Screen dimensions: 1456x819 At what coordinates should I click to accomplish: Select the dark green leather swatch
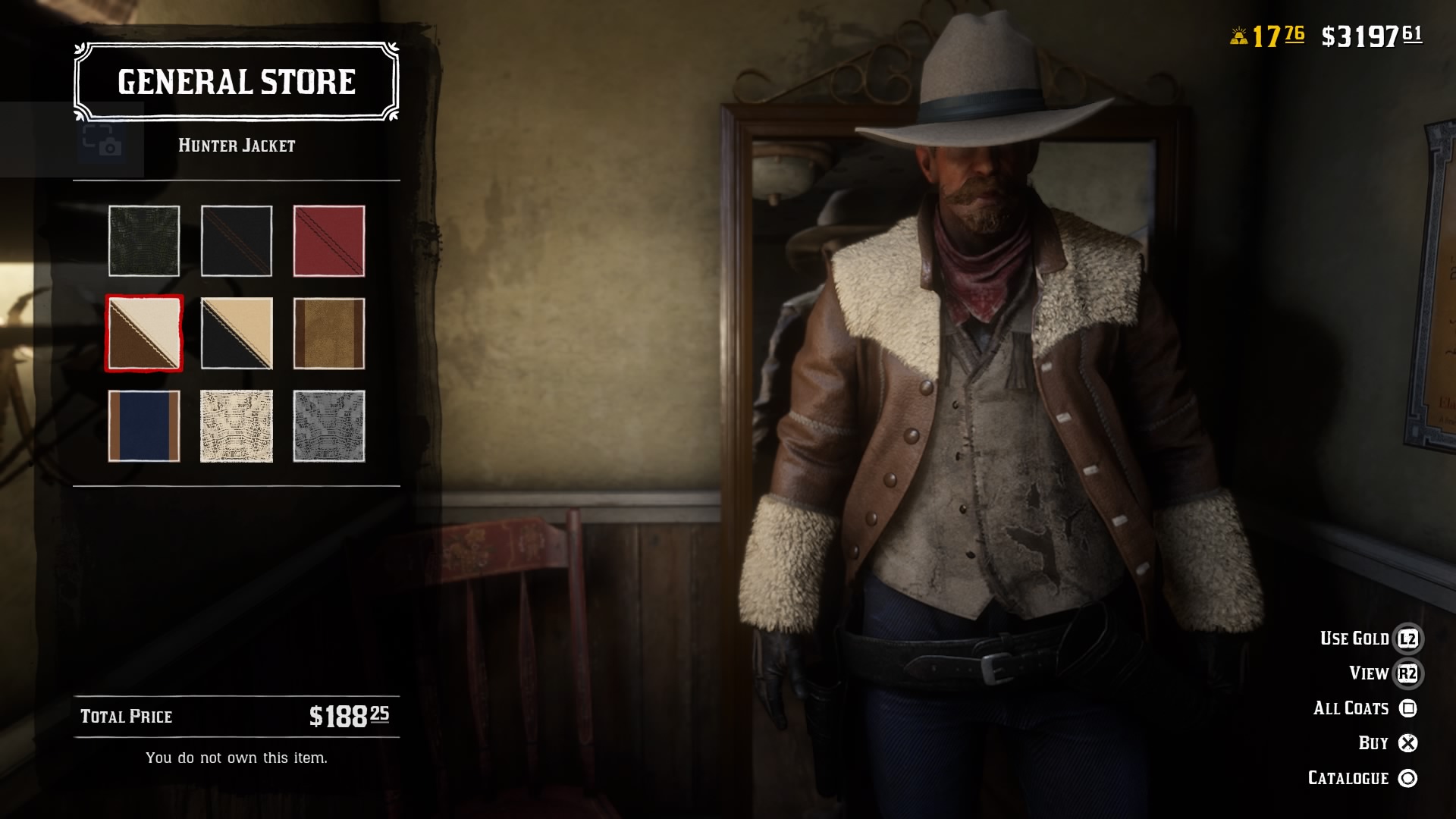tap(145, 241)
